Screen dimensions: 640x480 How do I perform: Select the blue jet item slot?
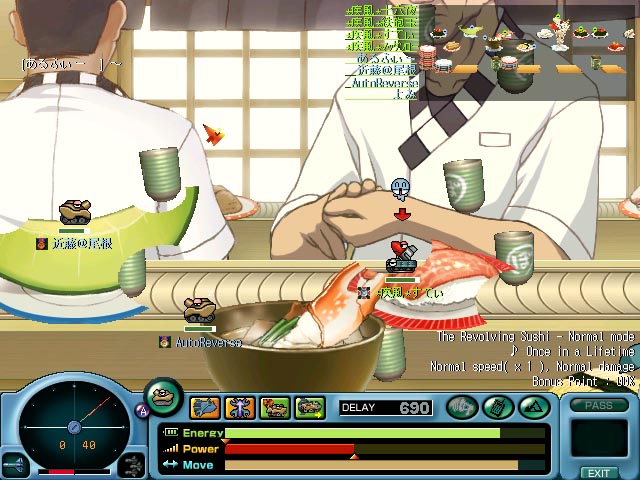pos(206,407)
